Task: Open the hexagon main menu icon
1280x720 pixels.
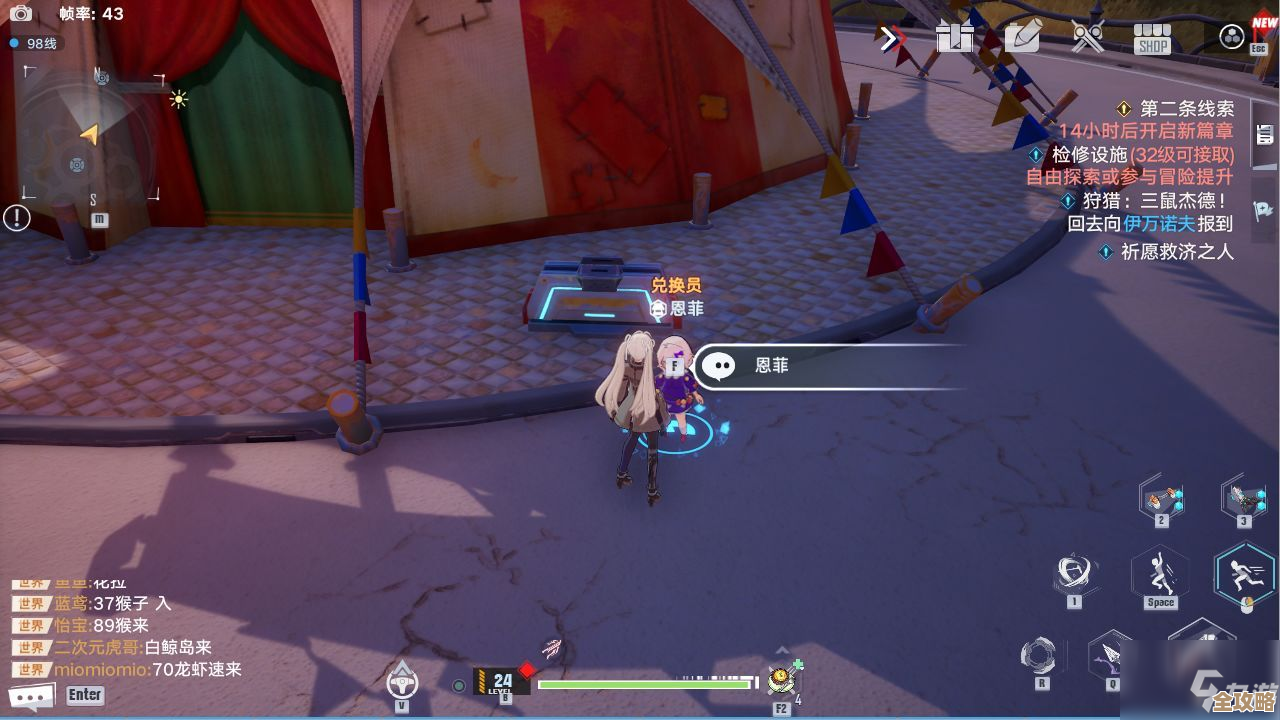Action: click(x=1232, y=38)
